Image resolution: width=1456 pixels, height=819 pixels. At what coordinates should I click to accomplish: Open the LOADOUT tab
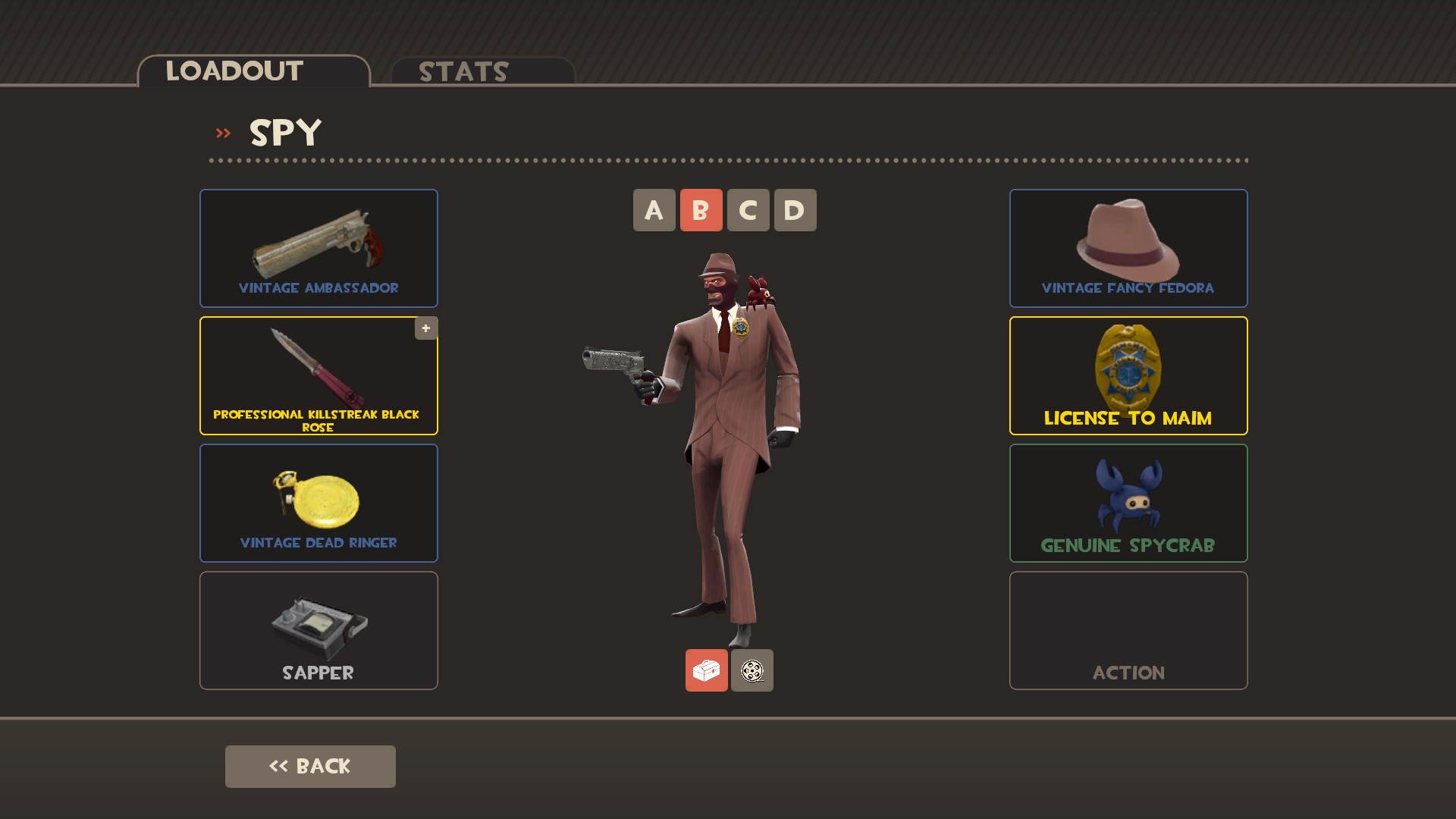(x=231, y=71)
